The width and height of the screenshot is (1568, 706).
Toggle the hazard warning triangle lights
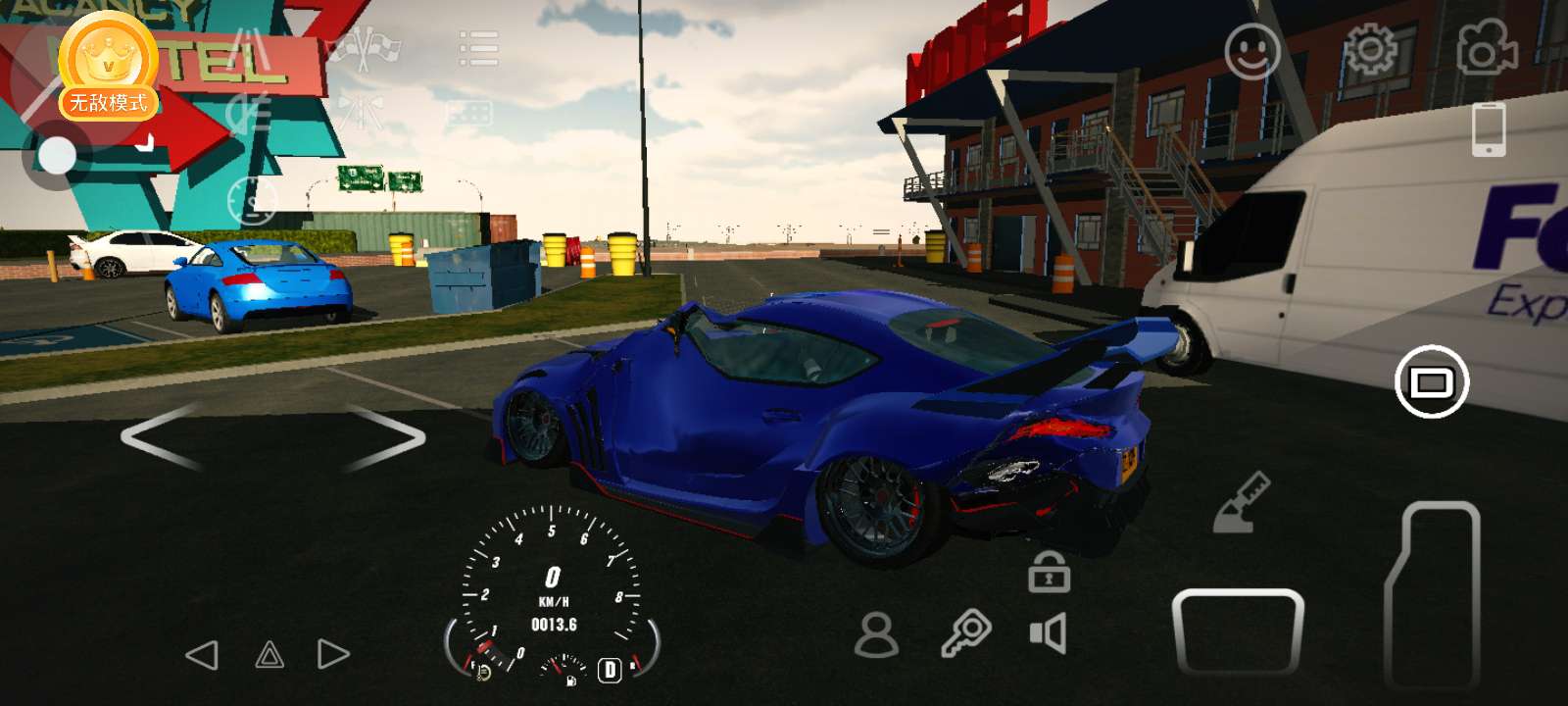pyautogui.click(x=269, y=655)
